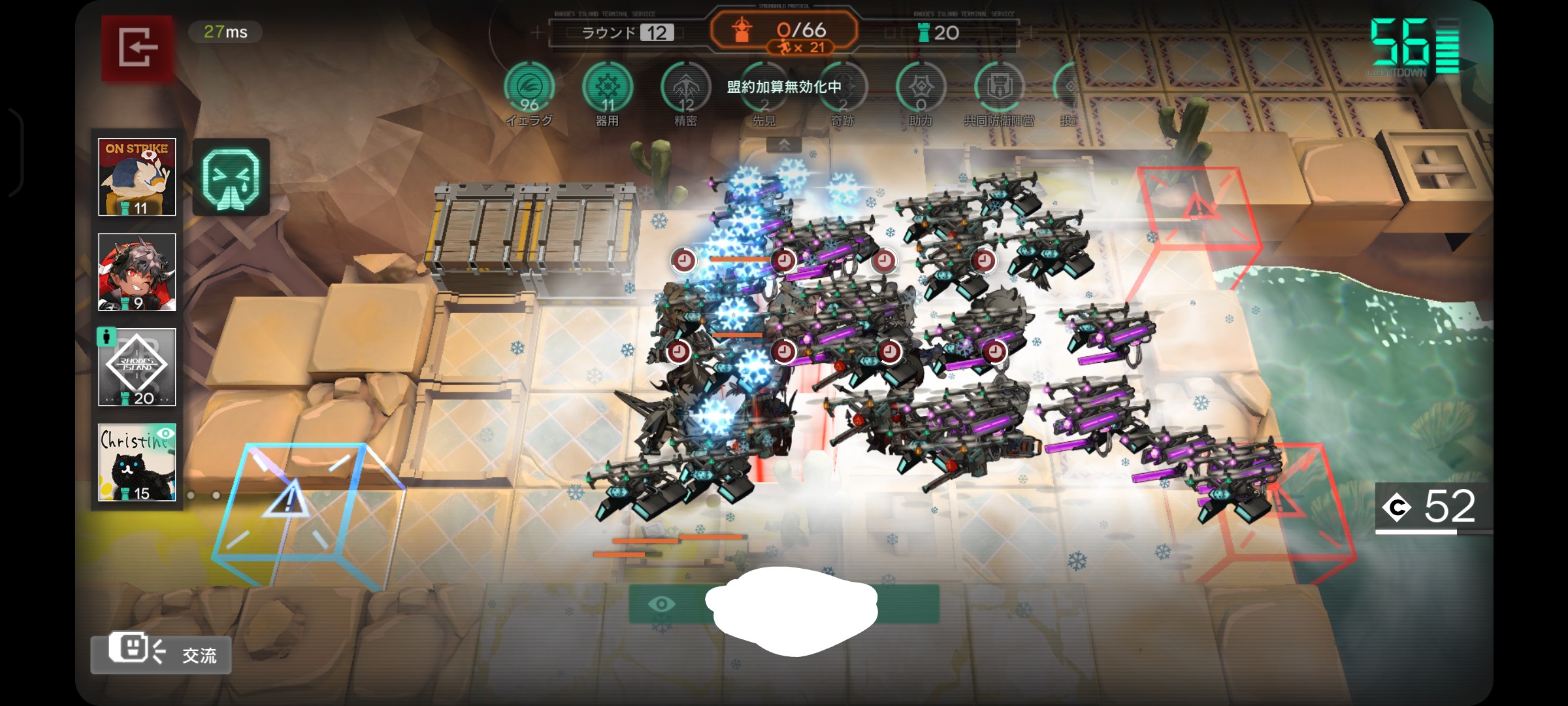Viewport: 1568px width, 706px height.
Task: Open the crying face emote button
Action: pos(231,177)
